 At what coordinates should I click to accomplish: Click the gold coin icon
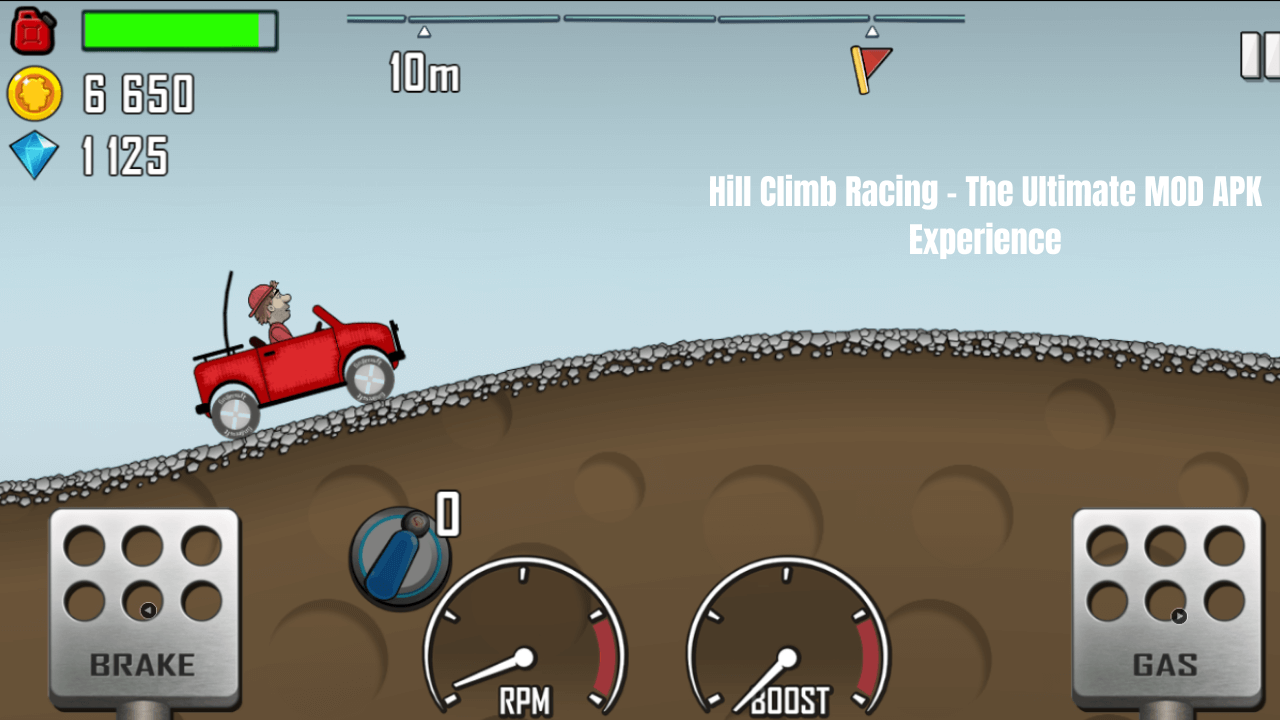click(35, 95)
